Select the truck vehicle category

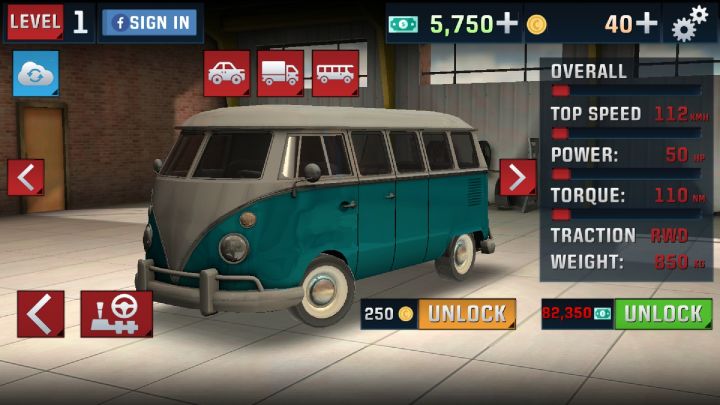[281, 73]
